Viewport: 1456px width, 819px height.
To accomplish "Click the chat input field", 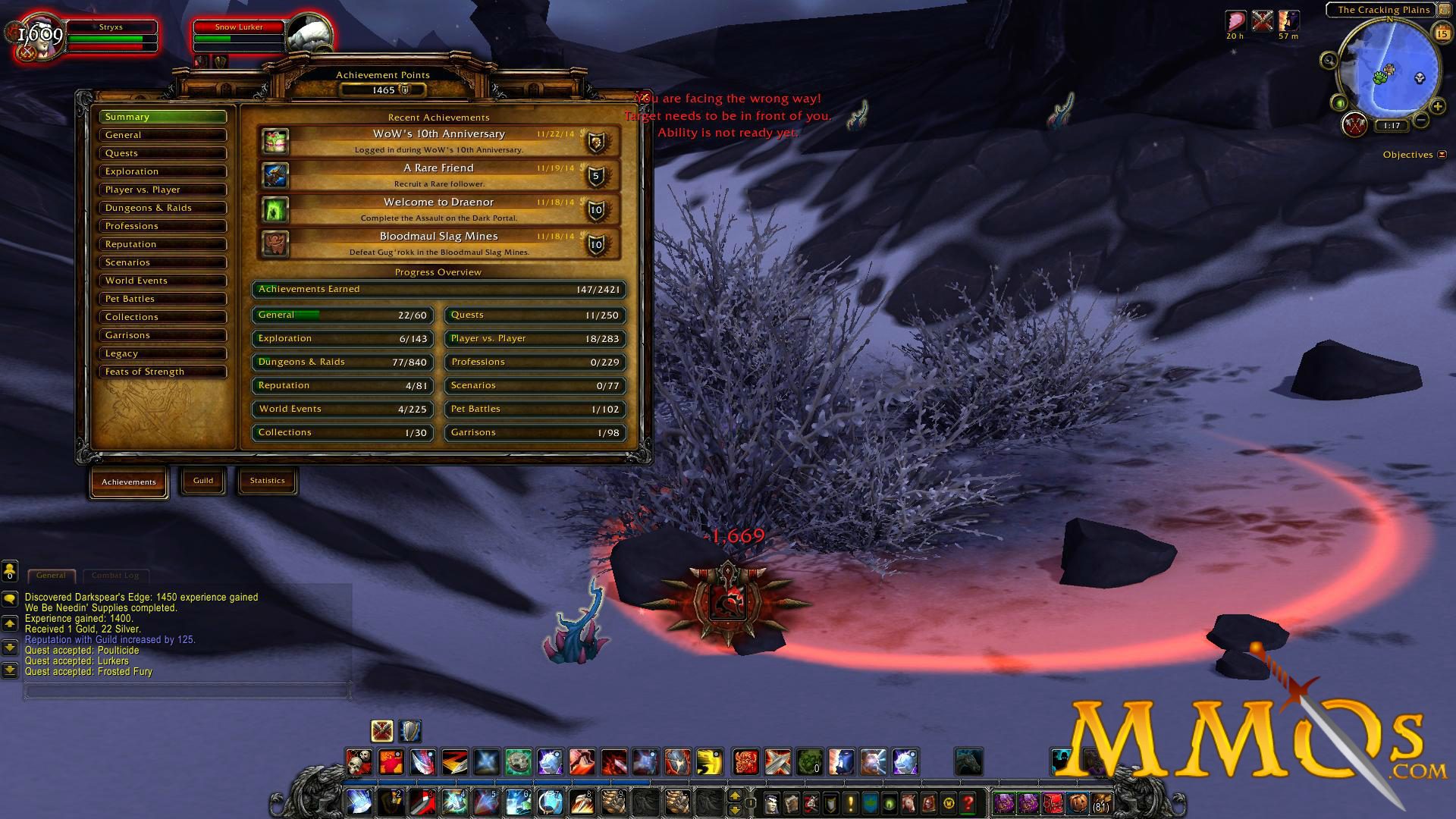I will pyautogui.click(x=186, y=691).
